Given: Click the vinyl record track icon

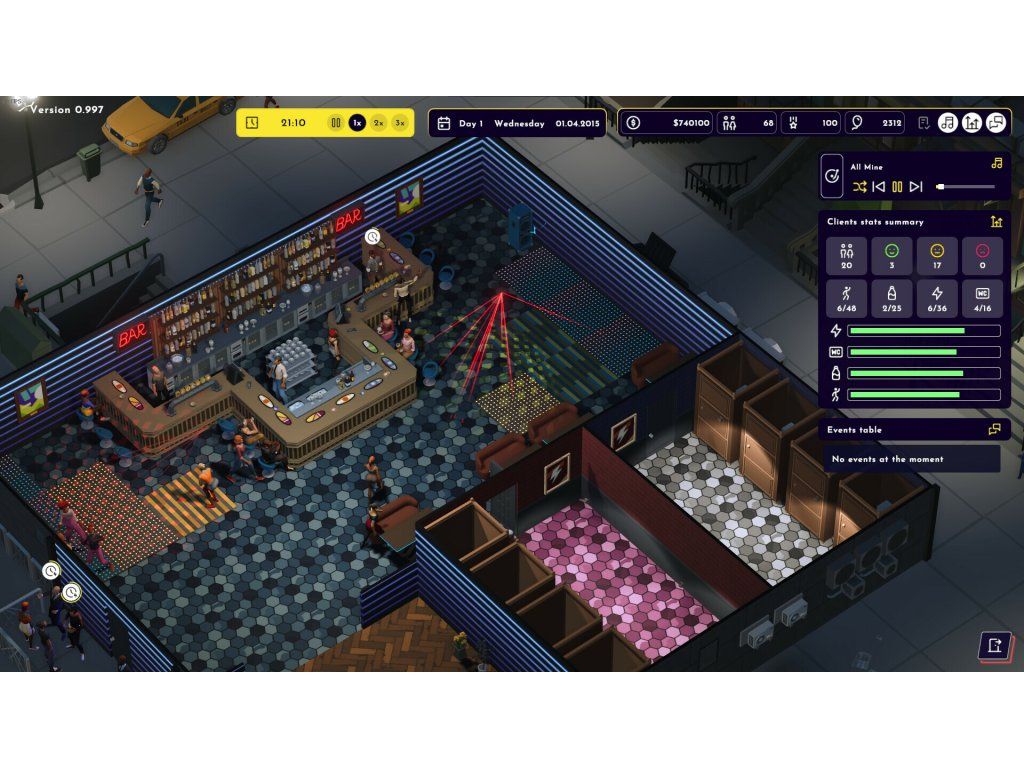Looking at the screenshot, I should point(832,176).
